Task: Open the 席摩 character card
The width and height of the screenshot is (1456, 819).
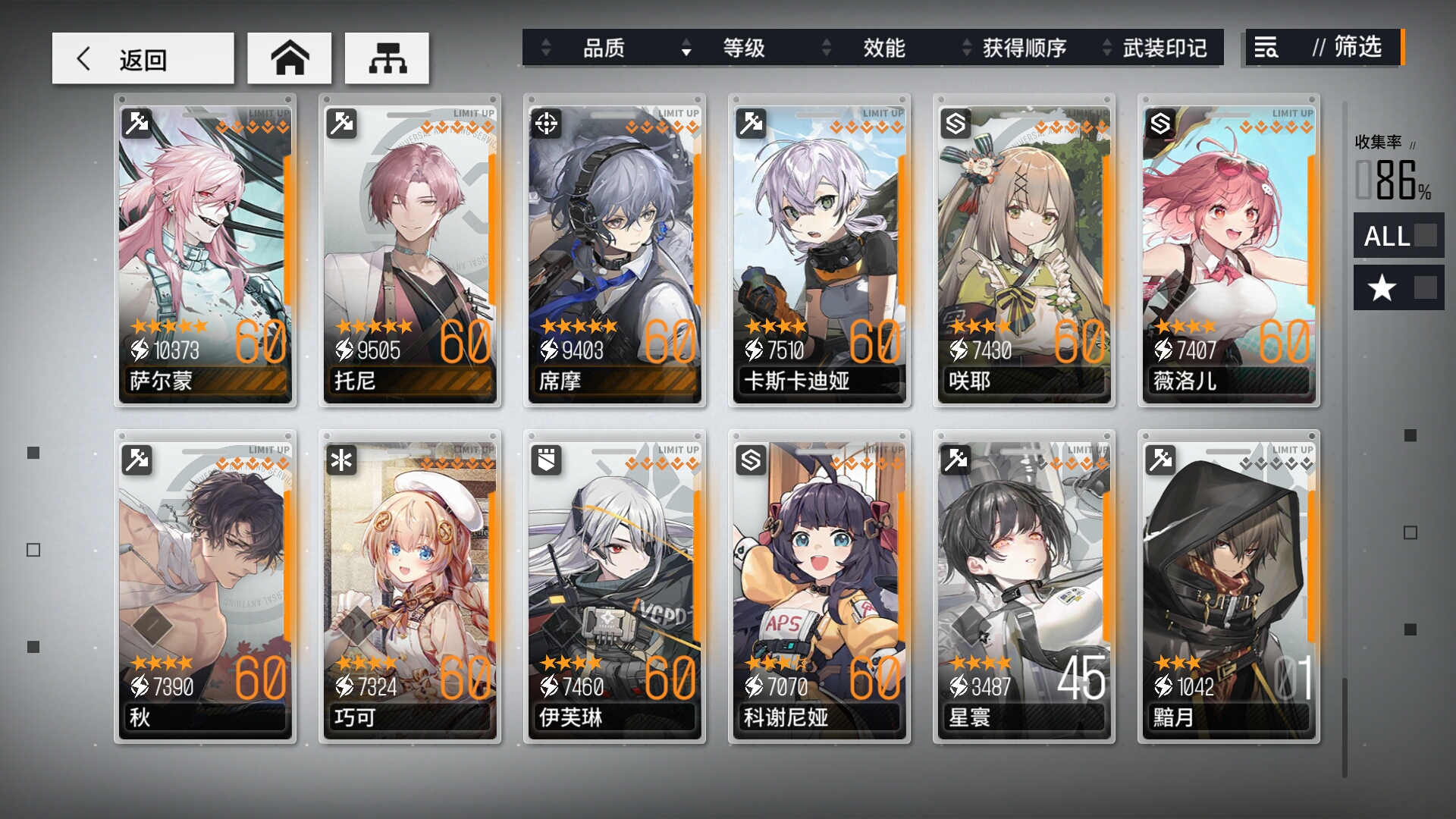Action: coord(614,250)
